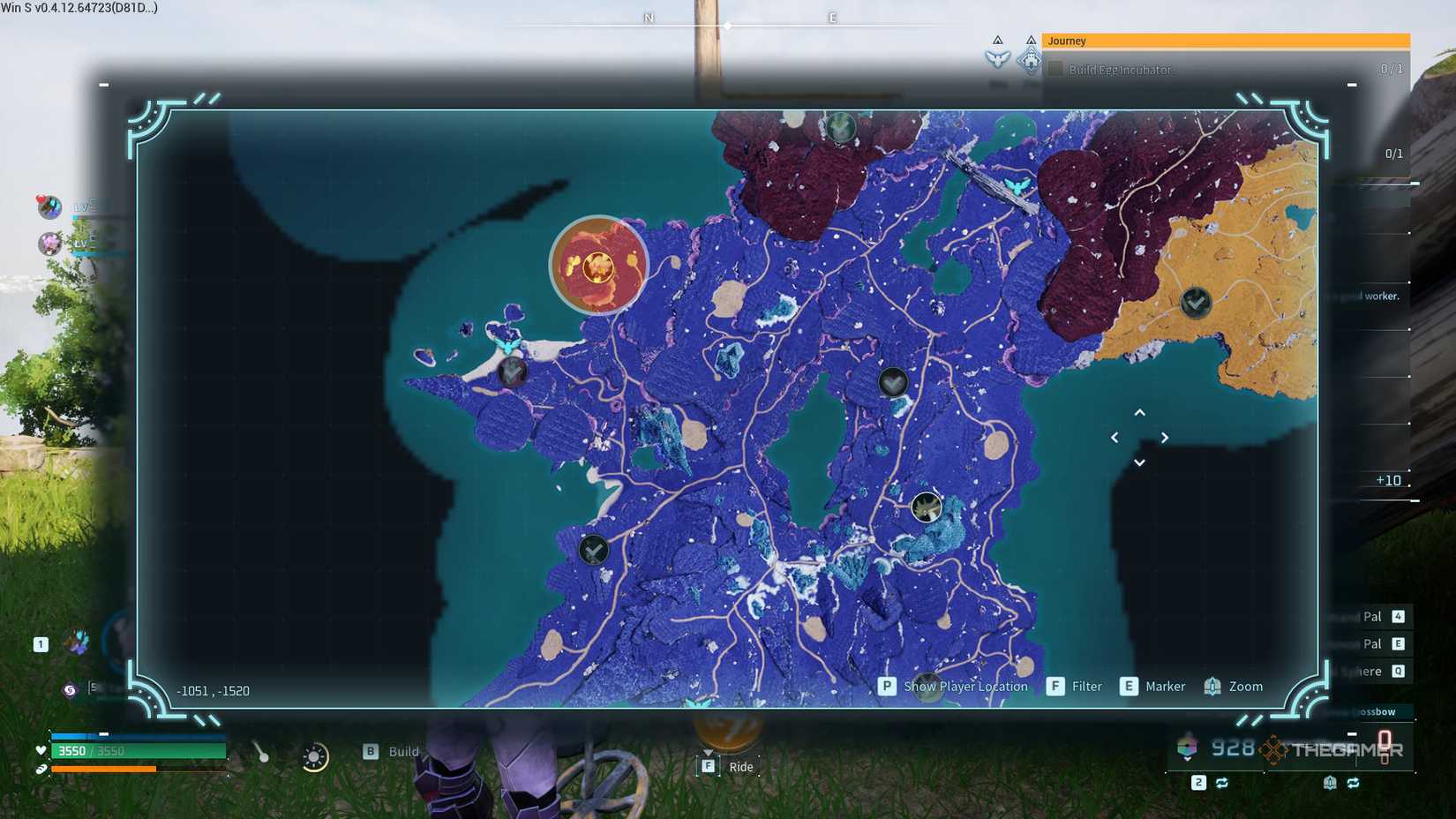Image resolution: width=1456 pixels, height=819 pixels.
Task: Toggle the map Filter option
Action: click(1087, 686)
